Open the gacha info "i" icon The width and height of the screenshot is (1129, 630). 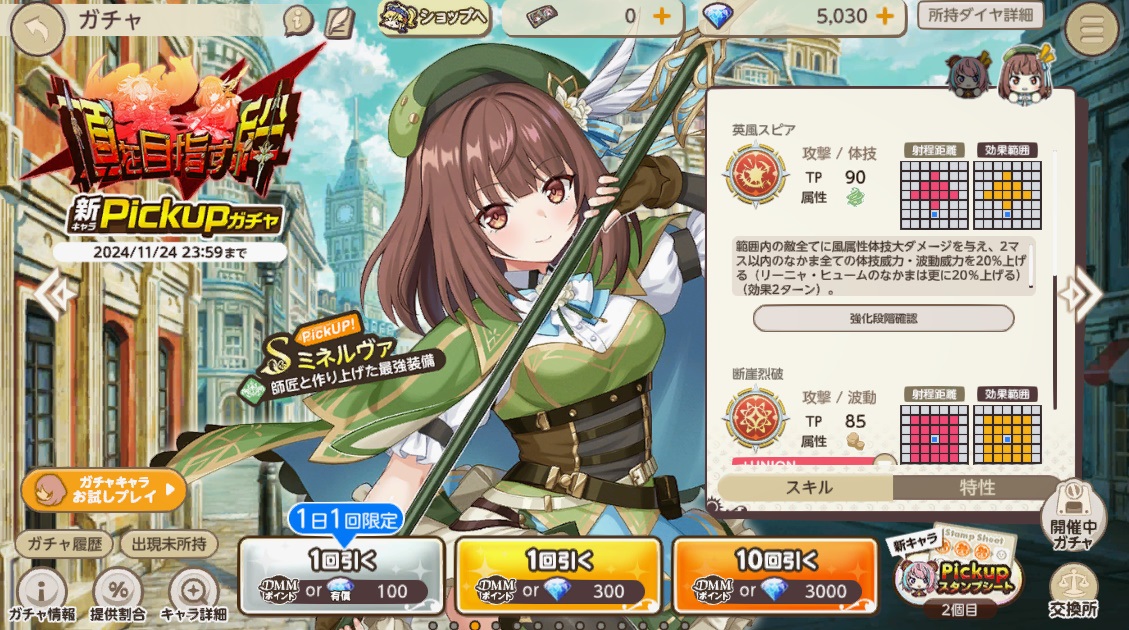298,20
